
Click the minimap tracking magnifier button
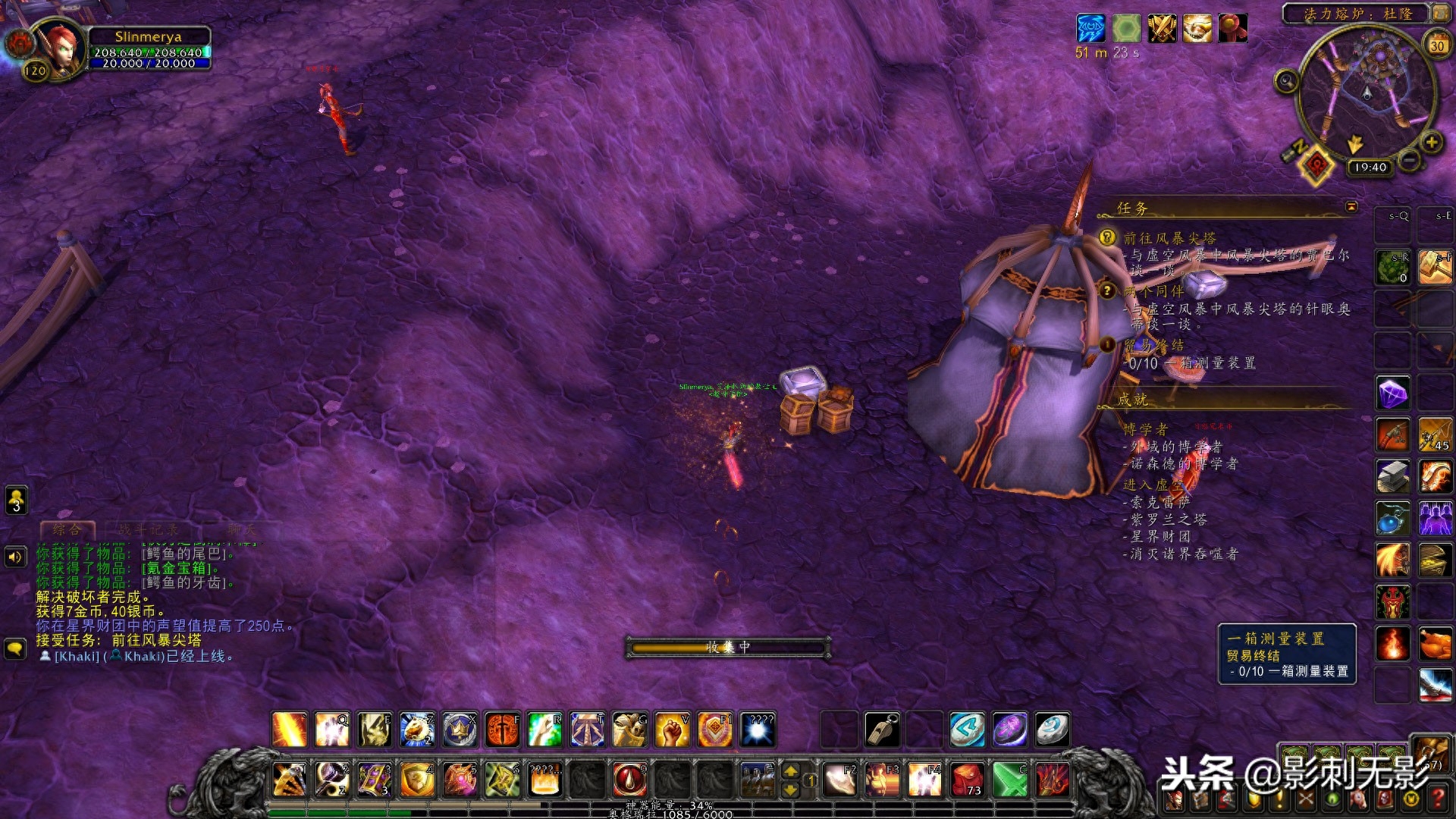[1286, 80]
